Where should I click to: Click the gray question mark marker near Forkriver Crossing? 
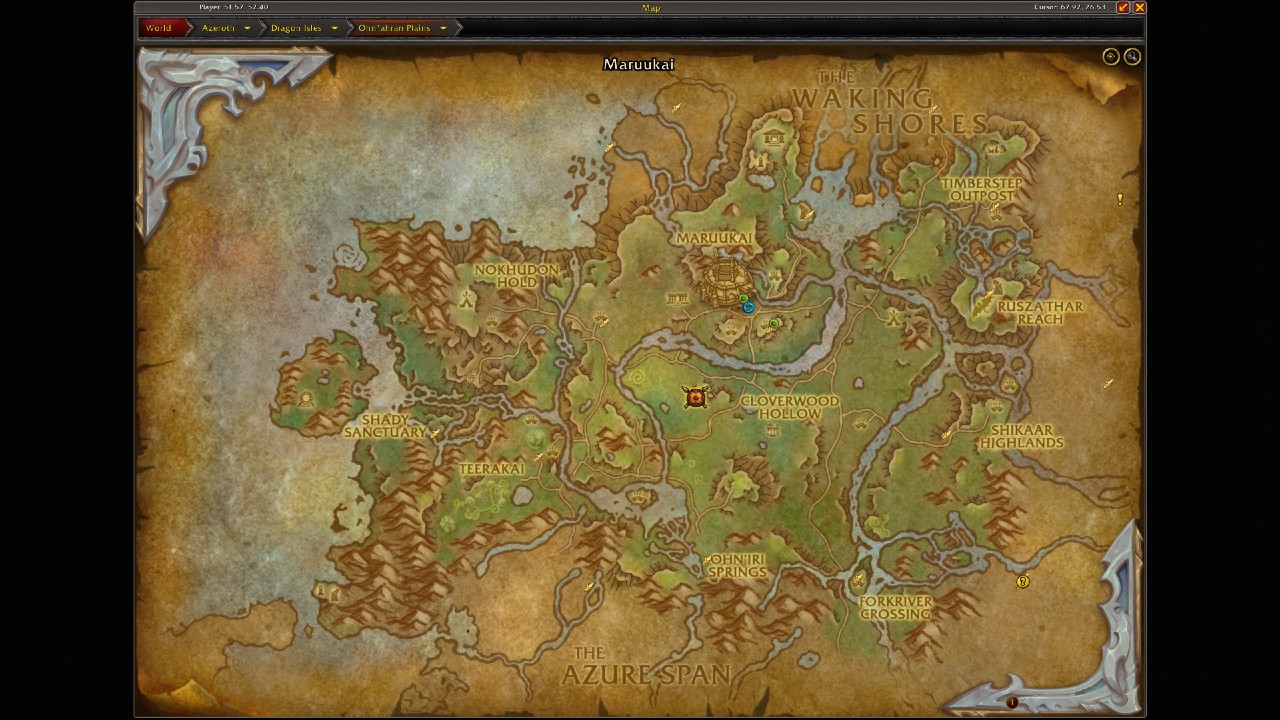pos(1023,581)
